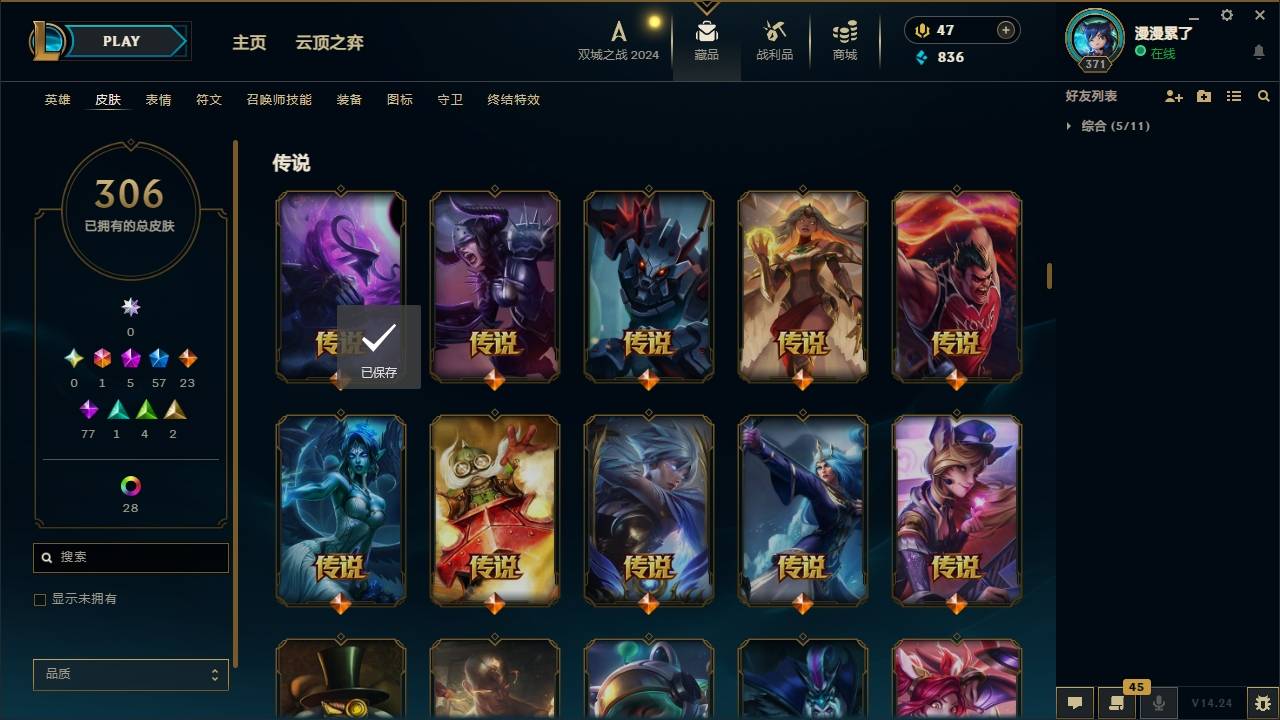Enable the 显示未拥有 checkbox
The width and height of the screenshot is (1280, 720).
click(39, 599)
